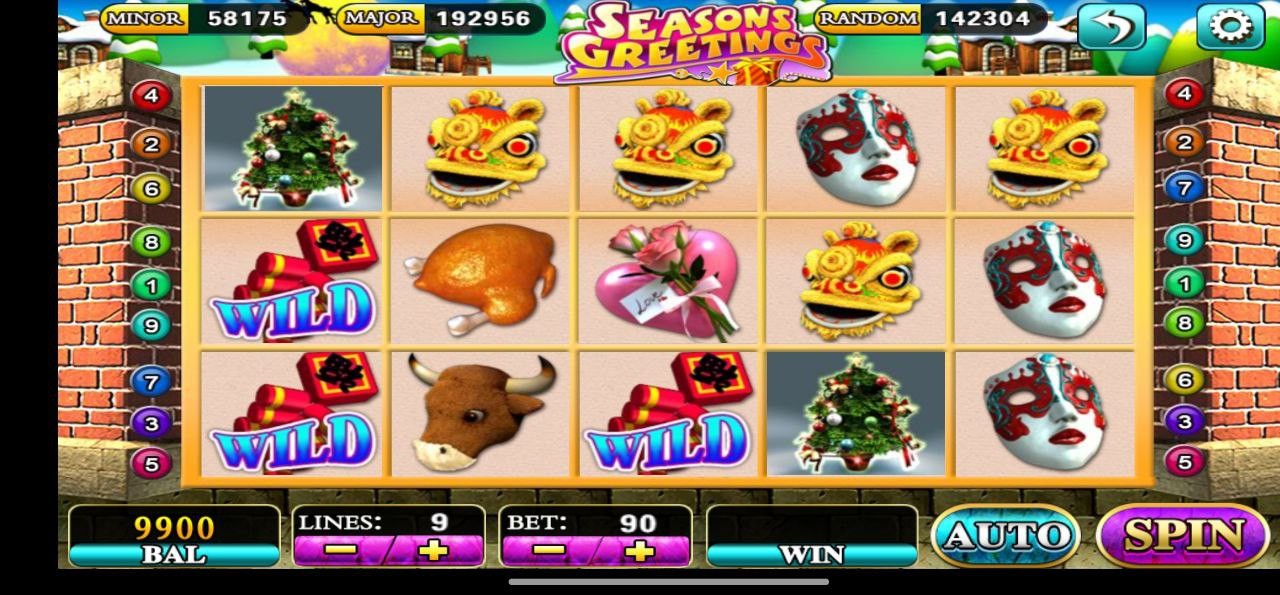Activate the AUTO spin button
Screen dimensions: 1280x595
[x=1005, y=535]
